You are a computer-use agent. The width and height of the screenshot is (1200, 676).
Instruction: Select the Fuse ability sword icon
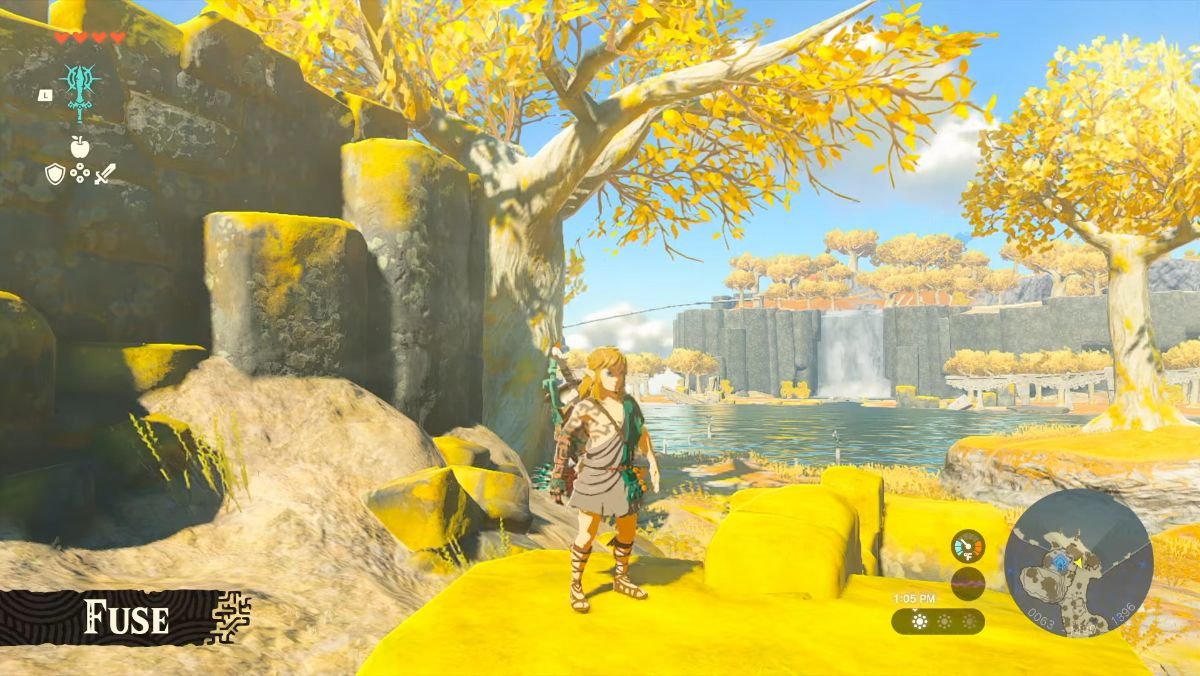point(79,90)
